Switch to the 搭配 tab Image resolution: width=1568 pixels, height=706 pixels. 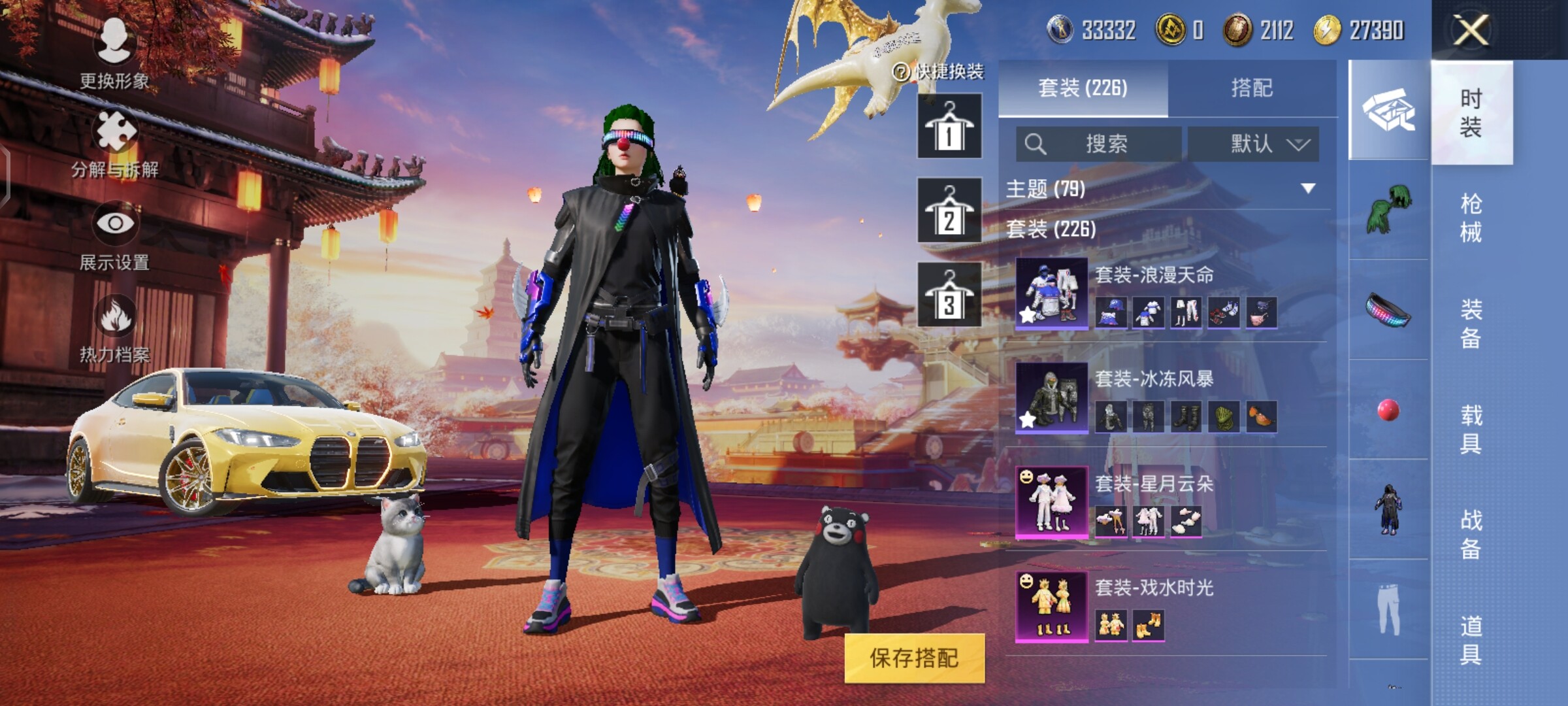point(1251,88)
